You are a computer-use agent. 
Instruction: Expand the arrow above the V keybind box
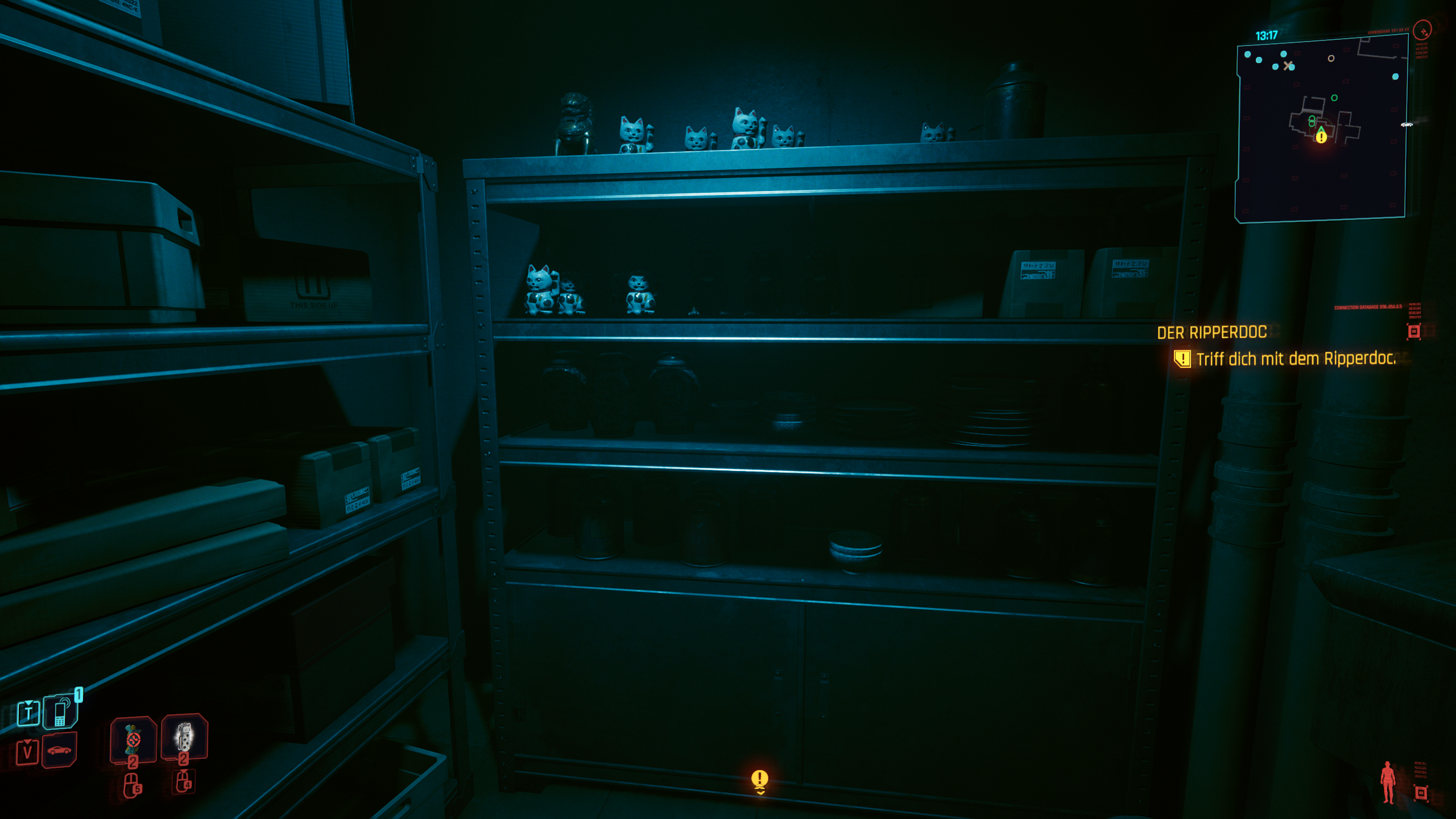pos(27,743)
